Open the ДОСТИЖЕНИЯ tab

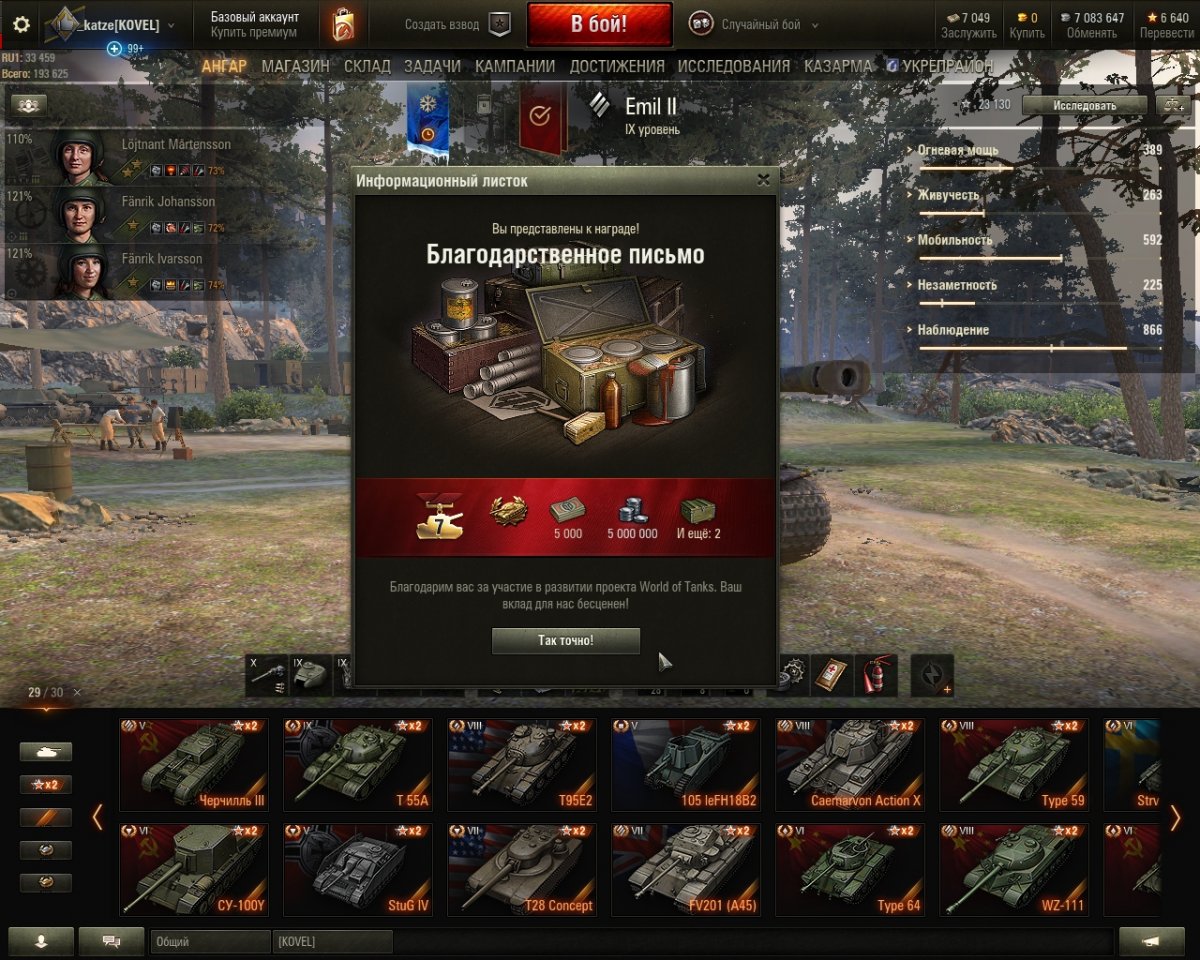coord(616,66)
